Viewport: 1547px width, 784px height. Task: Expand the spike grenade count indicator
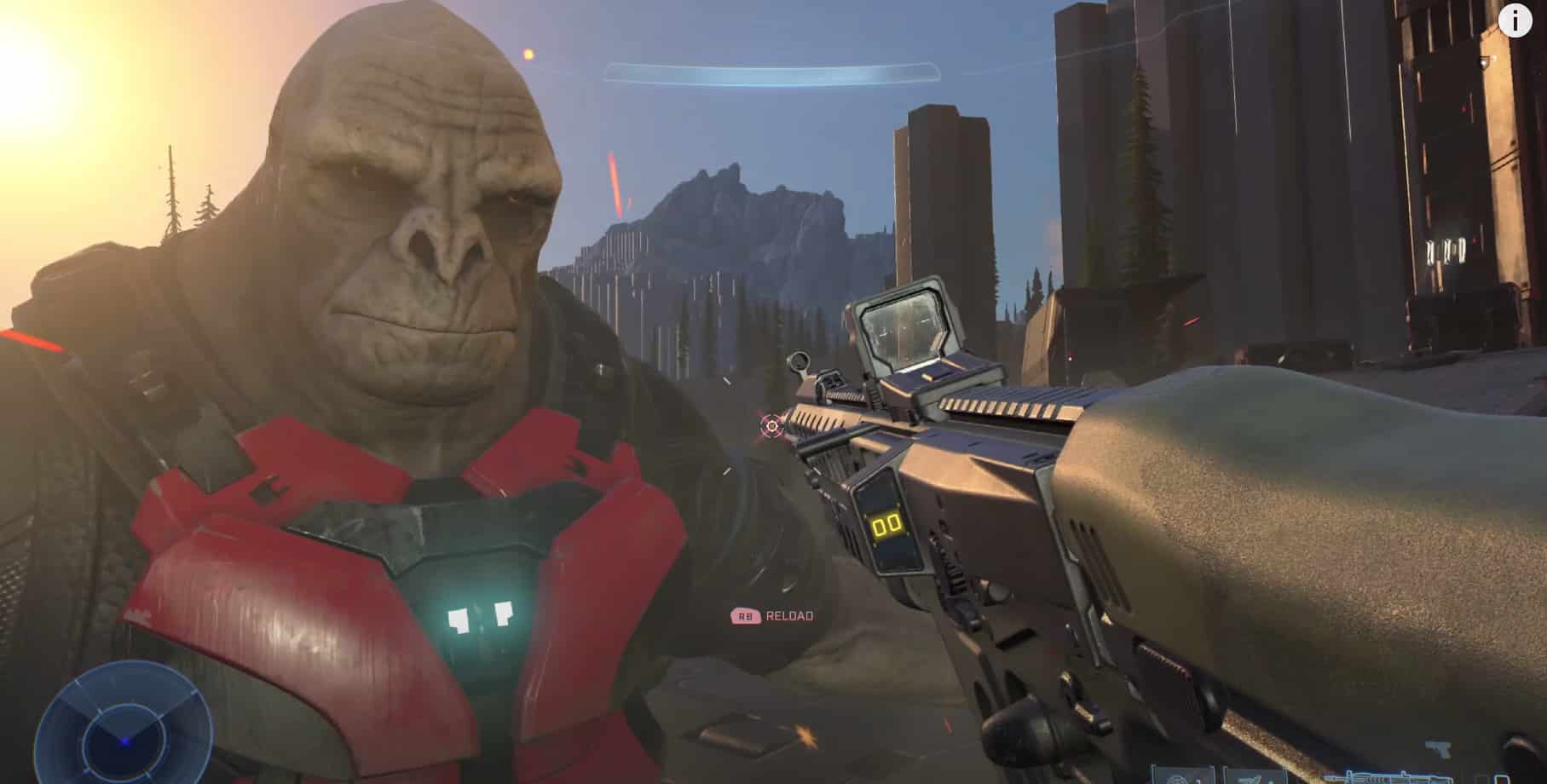point(1272,779)
